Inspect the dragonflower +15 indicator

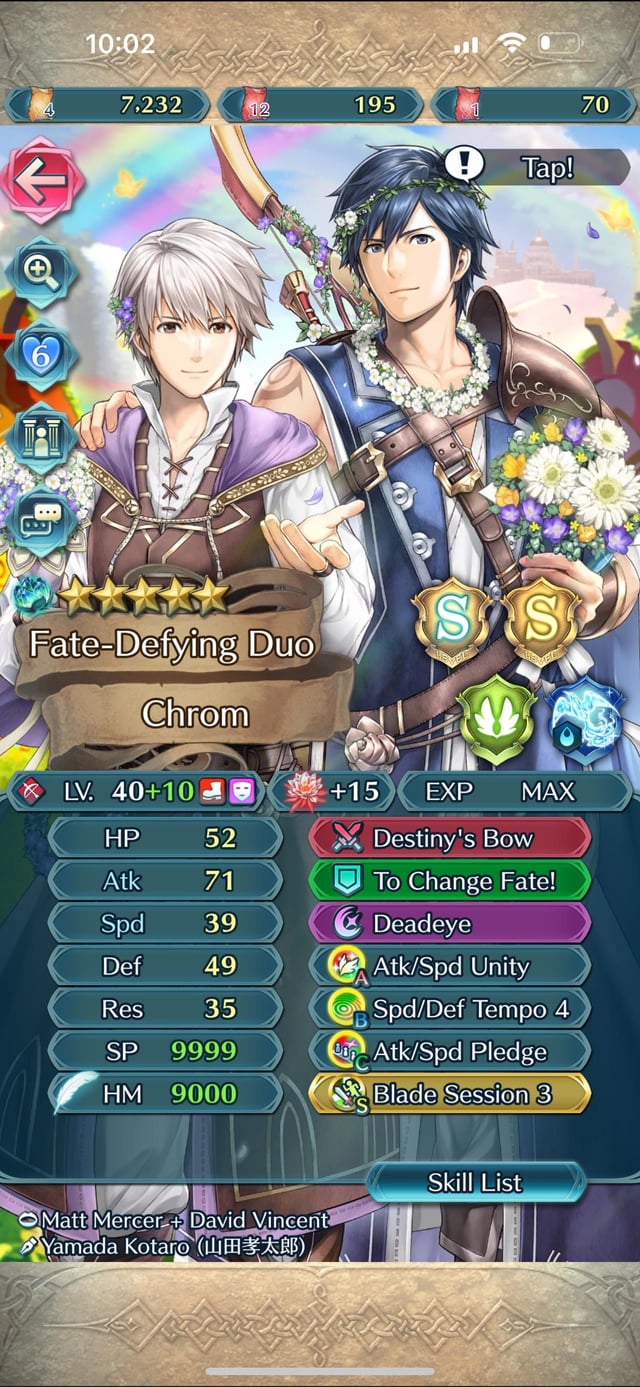(330, 791)
